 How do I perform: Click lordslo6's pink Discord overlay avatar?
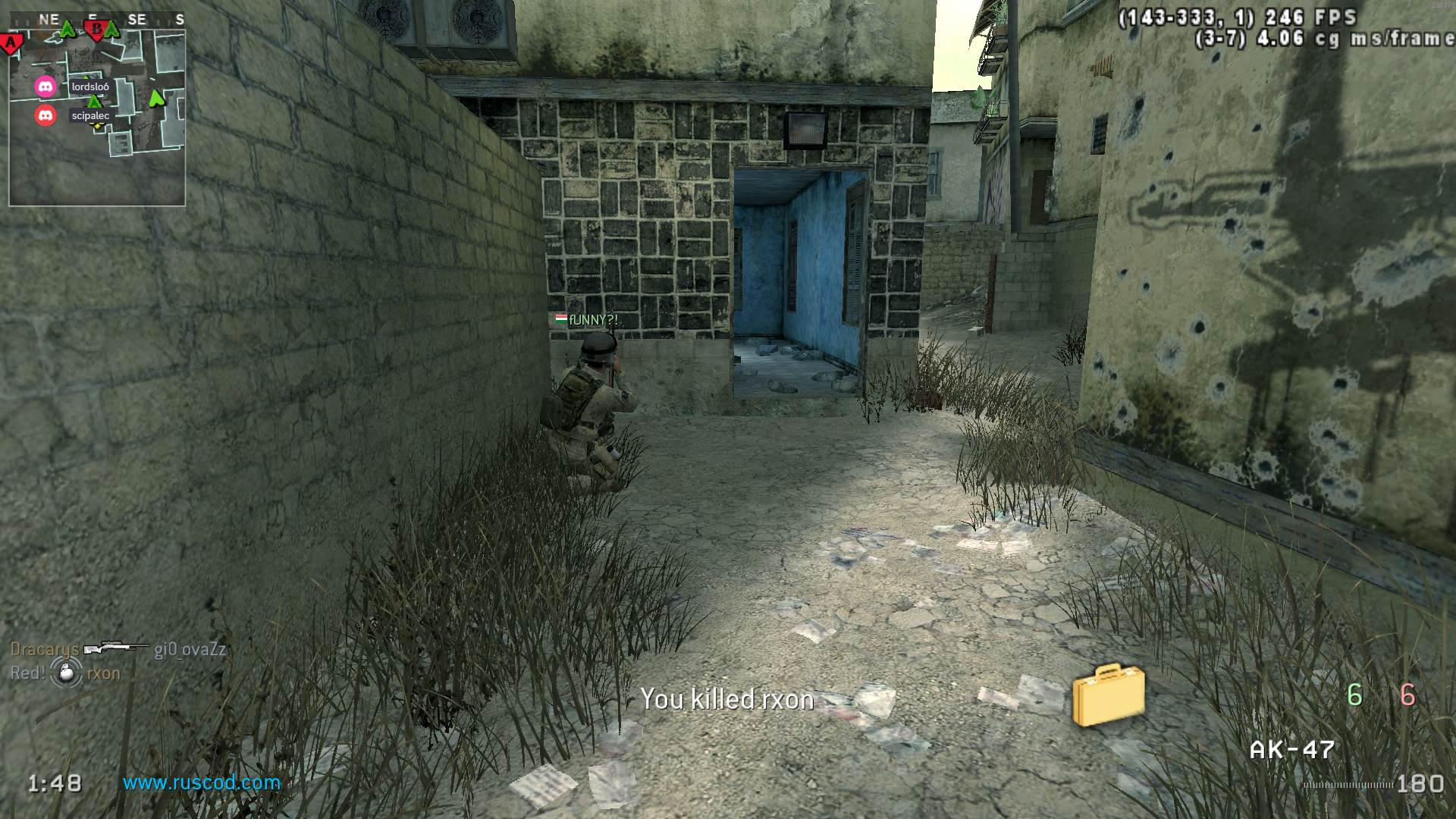pos(45,86)
